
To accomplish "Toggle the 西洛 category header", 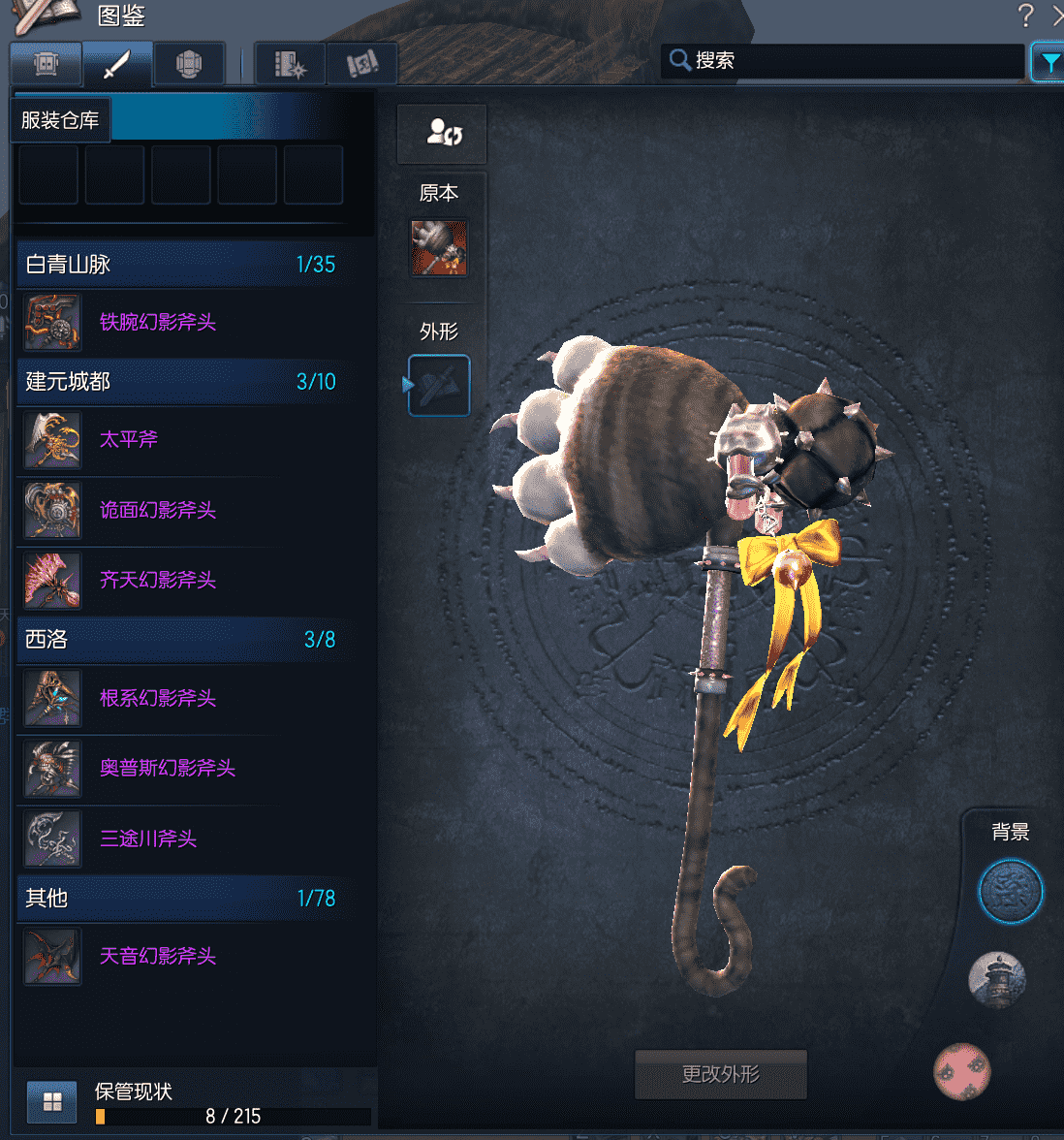I will tap(181, 639).
